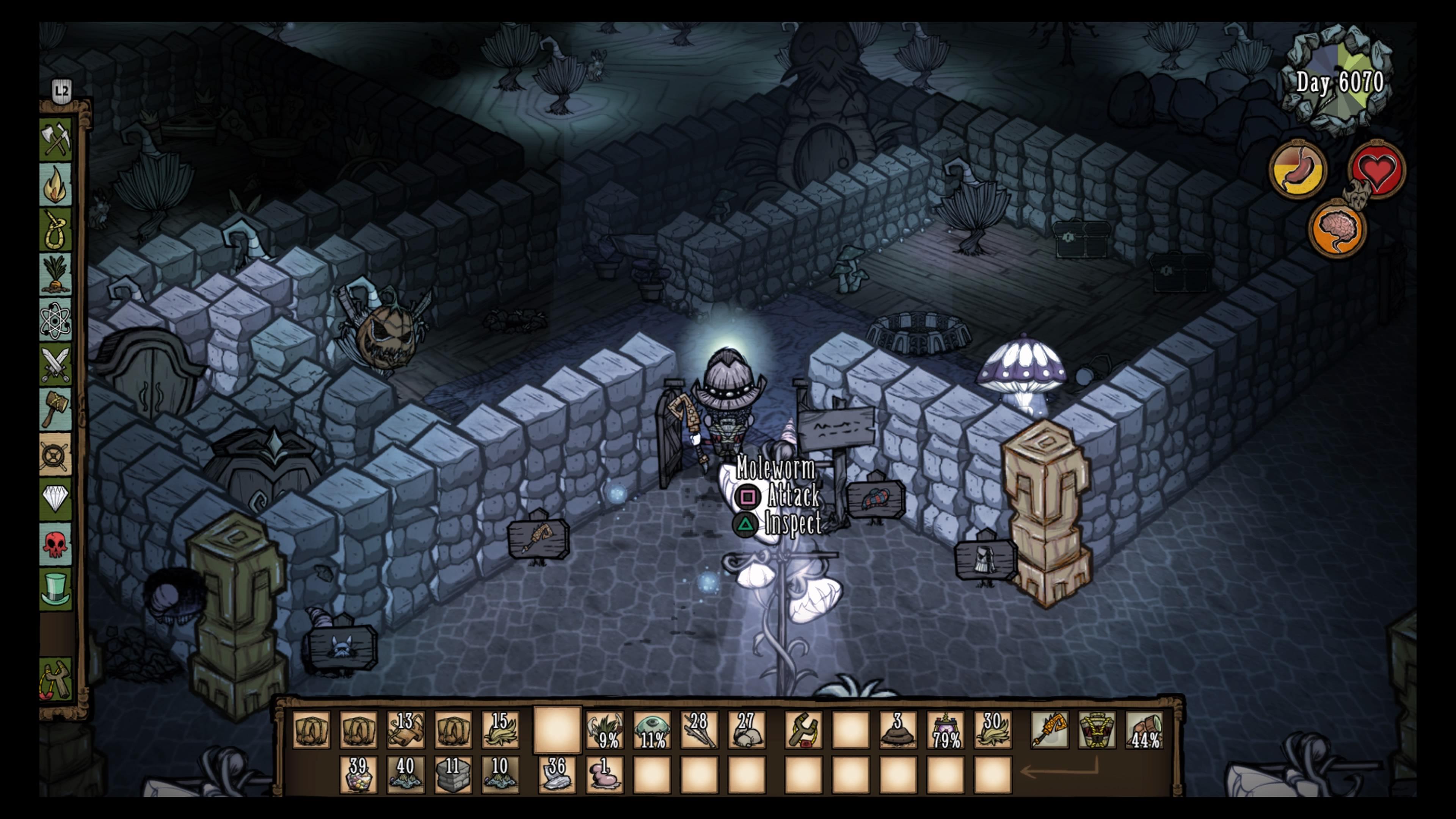Choose the crossed swords Fight tab
Screen dimensions: 1456x819
pyautogui.click(x=56, y=364)
